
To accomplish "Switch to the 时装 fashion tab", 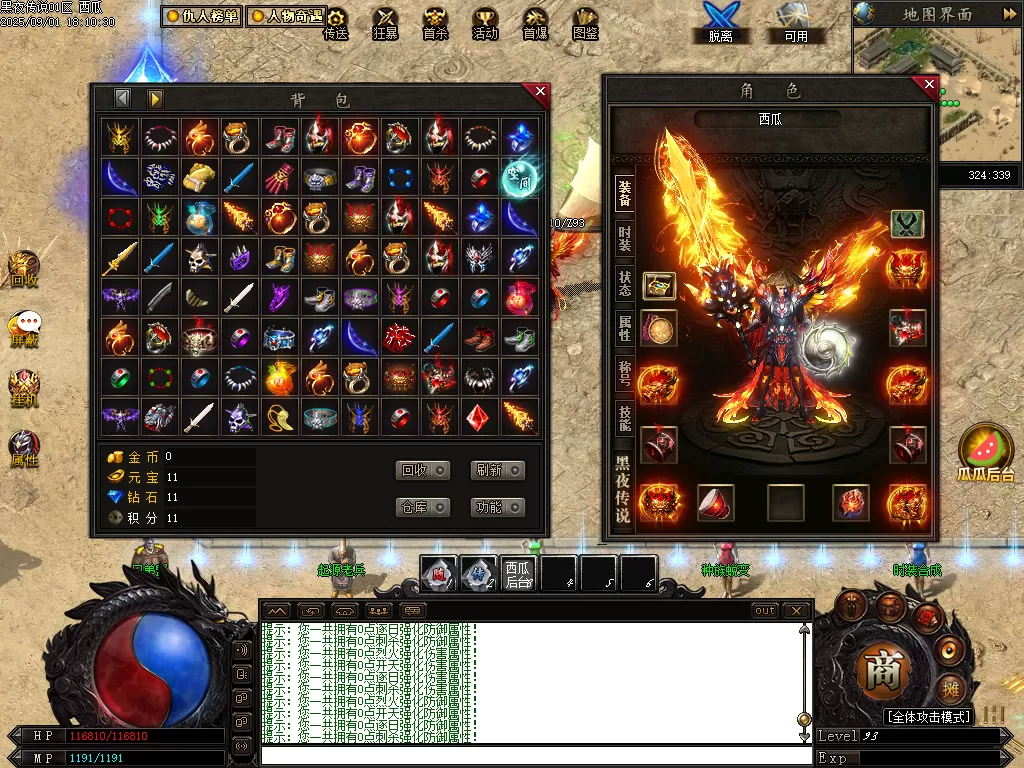I will tap(624, 238).
